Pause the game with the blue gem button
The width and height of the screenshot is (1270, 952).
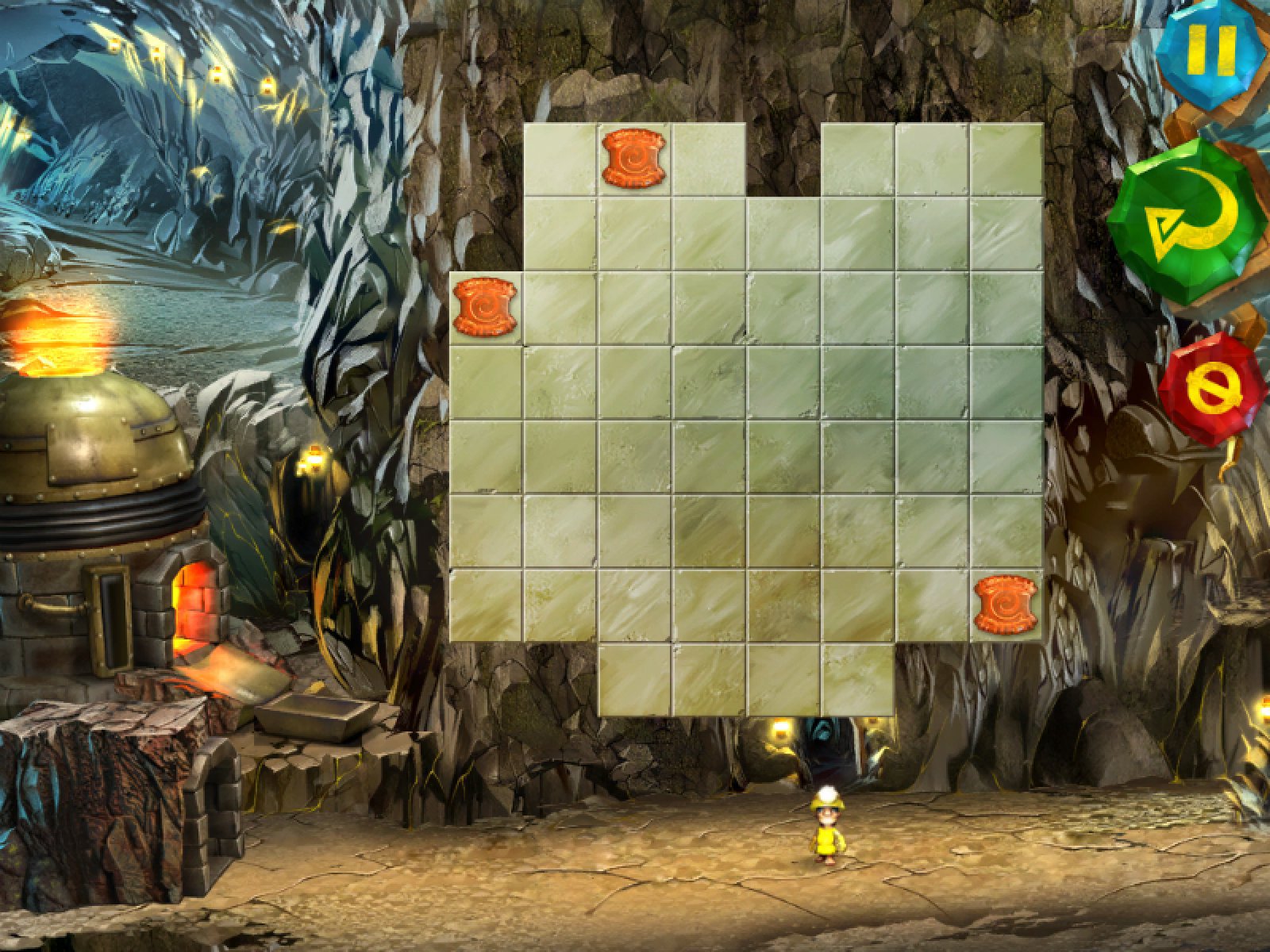point(1213,49)
